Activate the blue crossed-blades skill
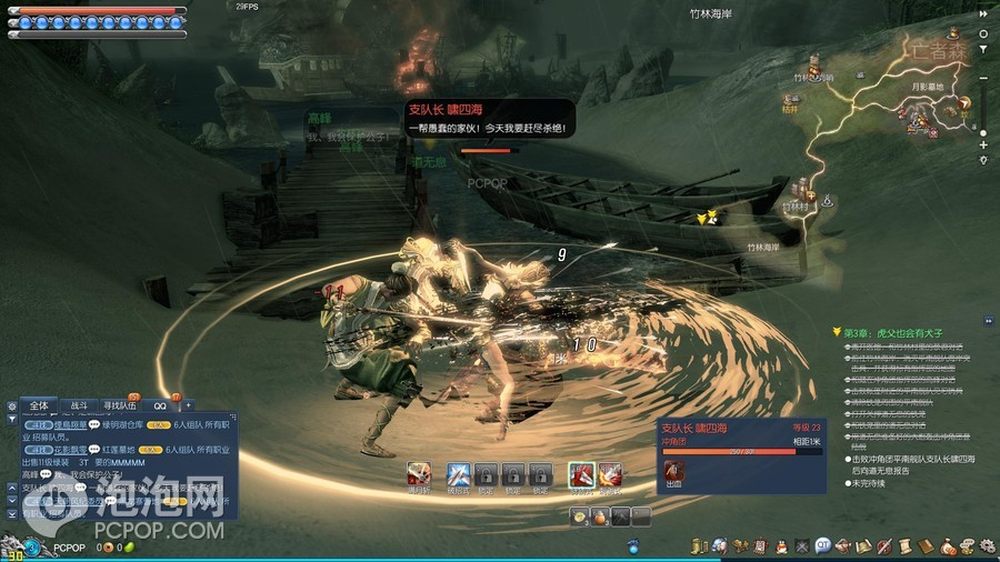The width and height of the screenshot is (1000, 562). (x=458, y=474)
